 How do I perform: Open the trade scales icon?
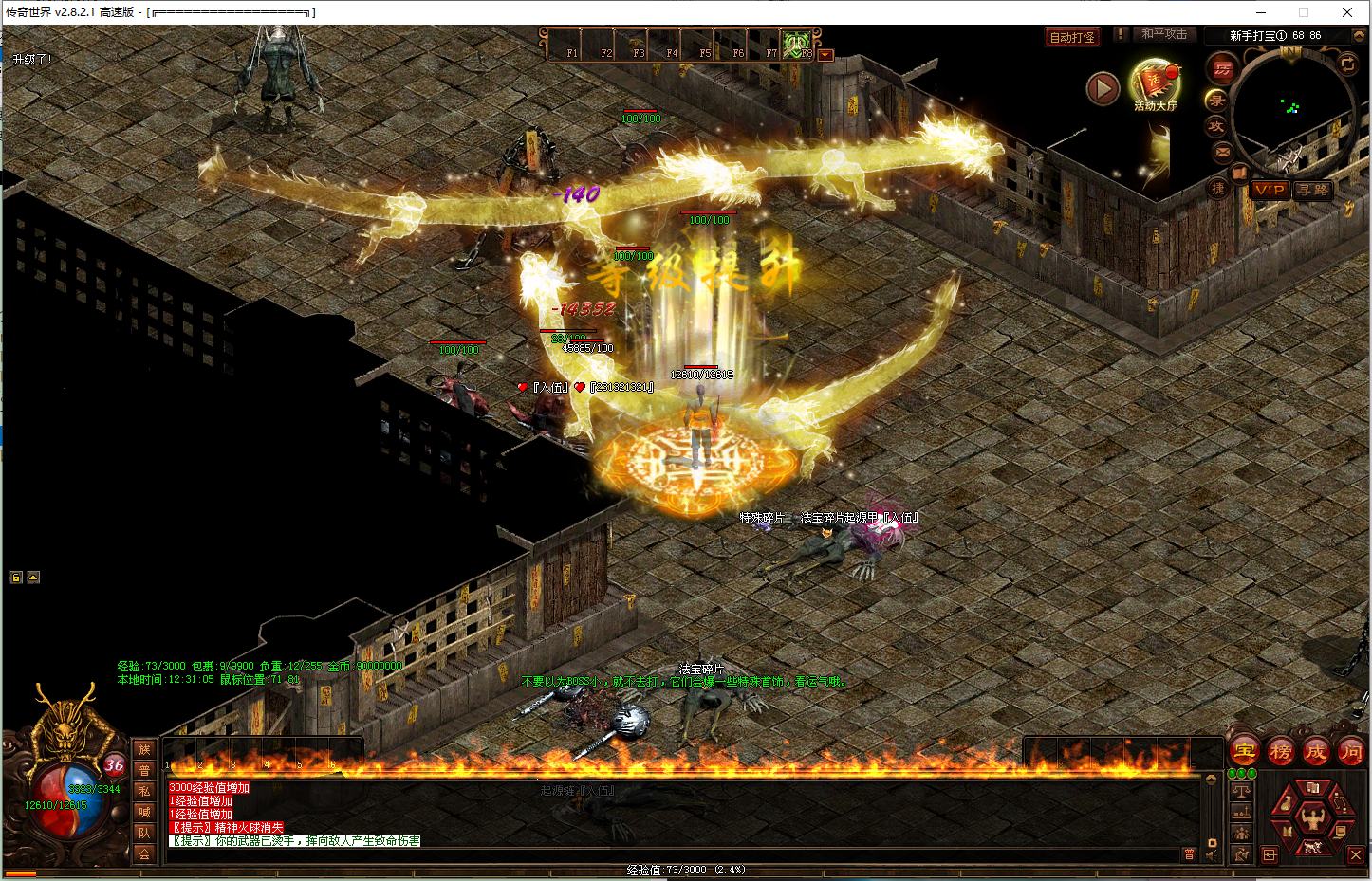tap(1241, 791)
